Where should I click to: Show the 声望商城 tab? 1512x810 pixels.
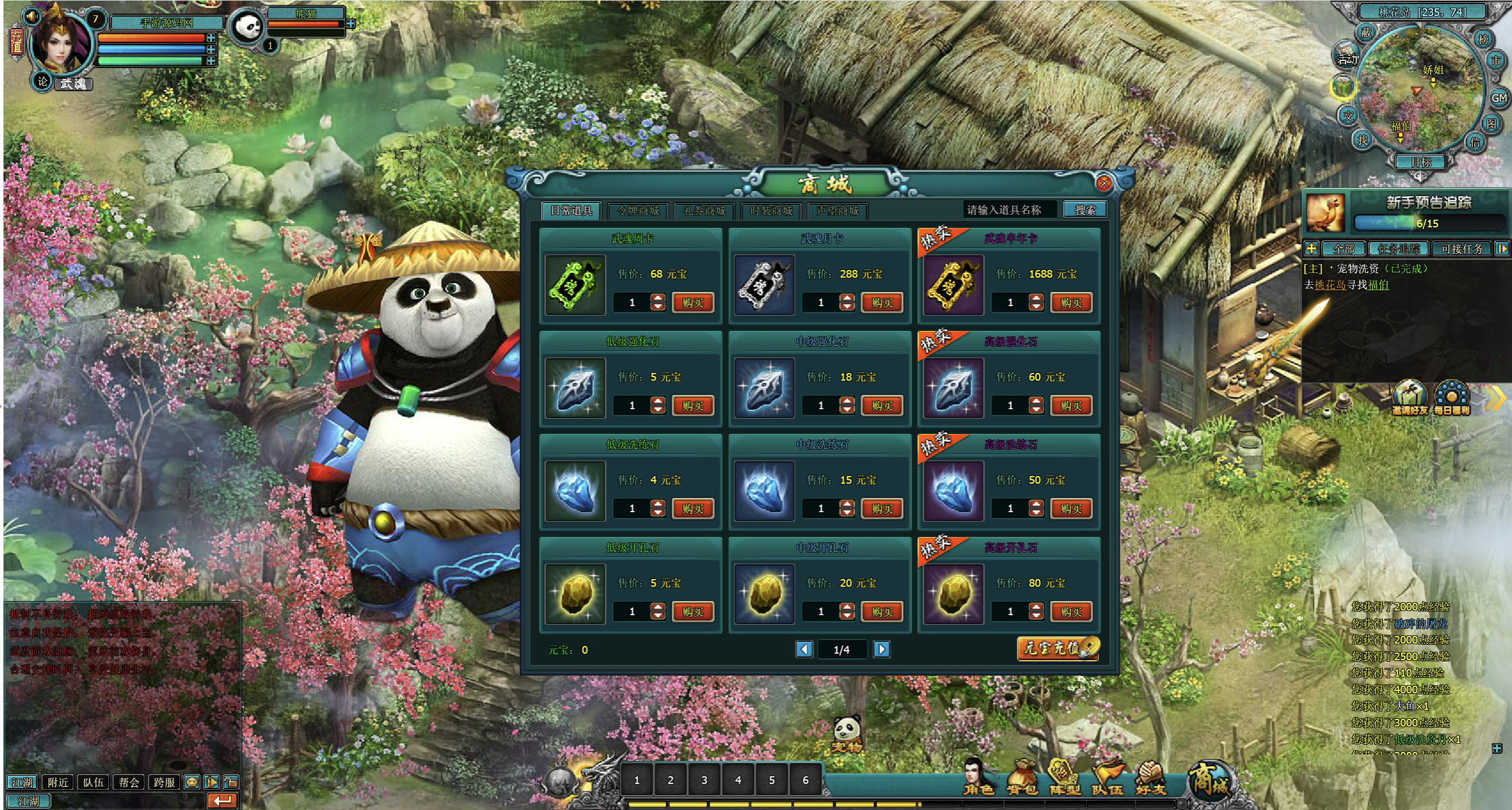pos(837,211)
